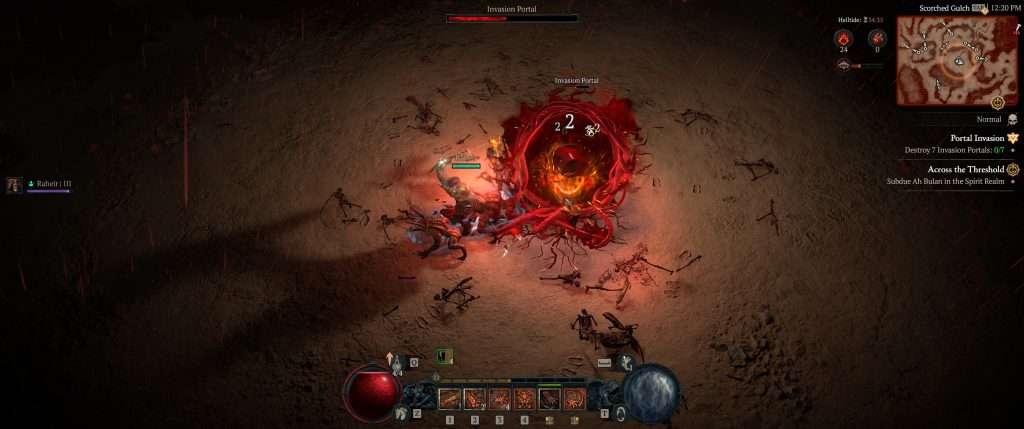Click the round gold marker on the minimap corner
Screen dimensions: 1024x429
[x=997, y=103]
